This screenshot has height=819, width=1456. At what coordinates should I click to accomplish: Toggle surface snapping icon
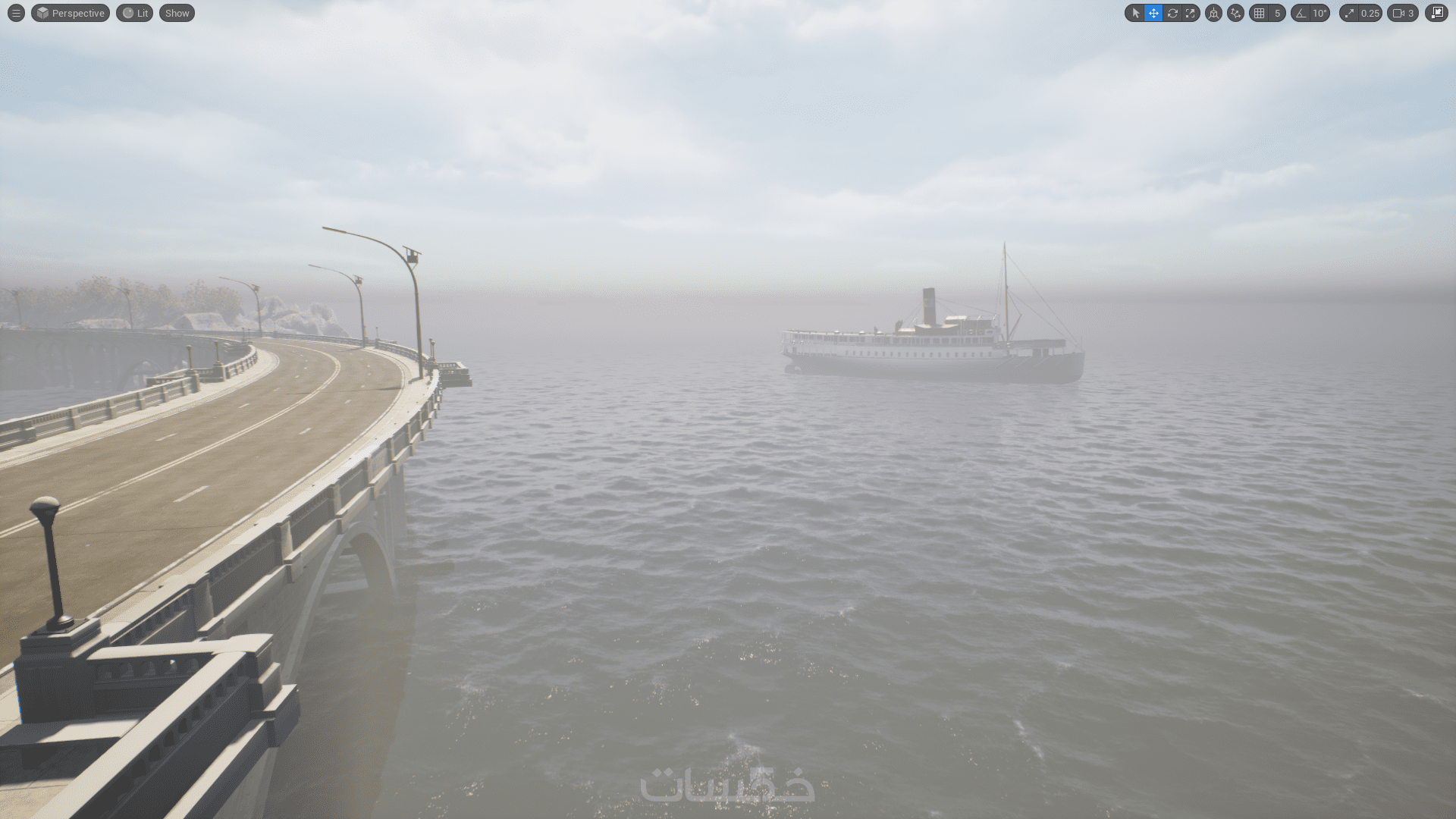[1235, 13]
